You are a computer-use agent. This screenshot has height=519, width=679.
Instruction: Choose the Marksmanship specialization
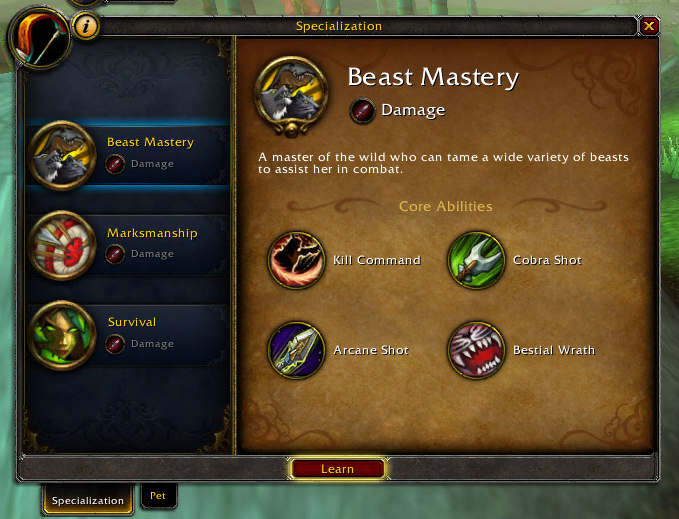coord(130,243)
